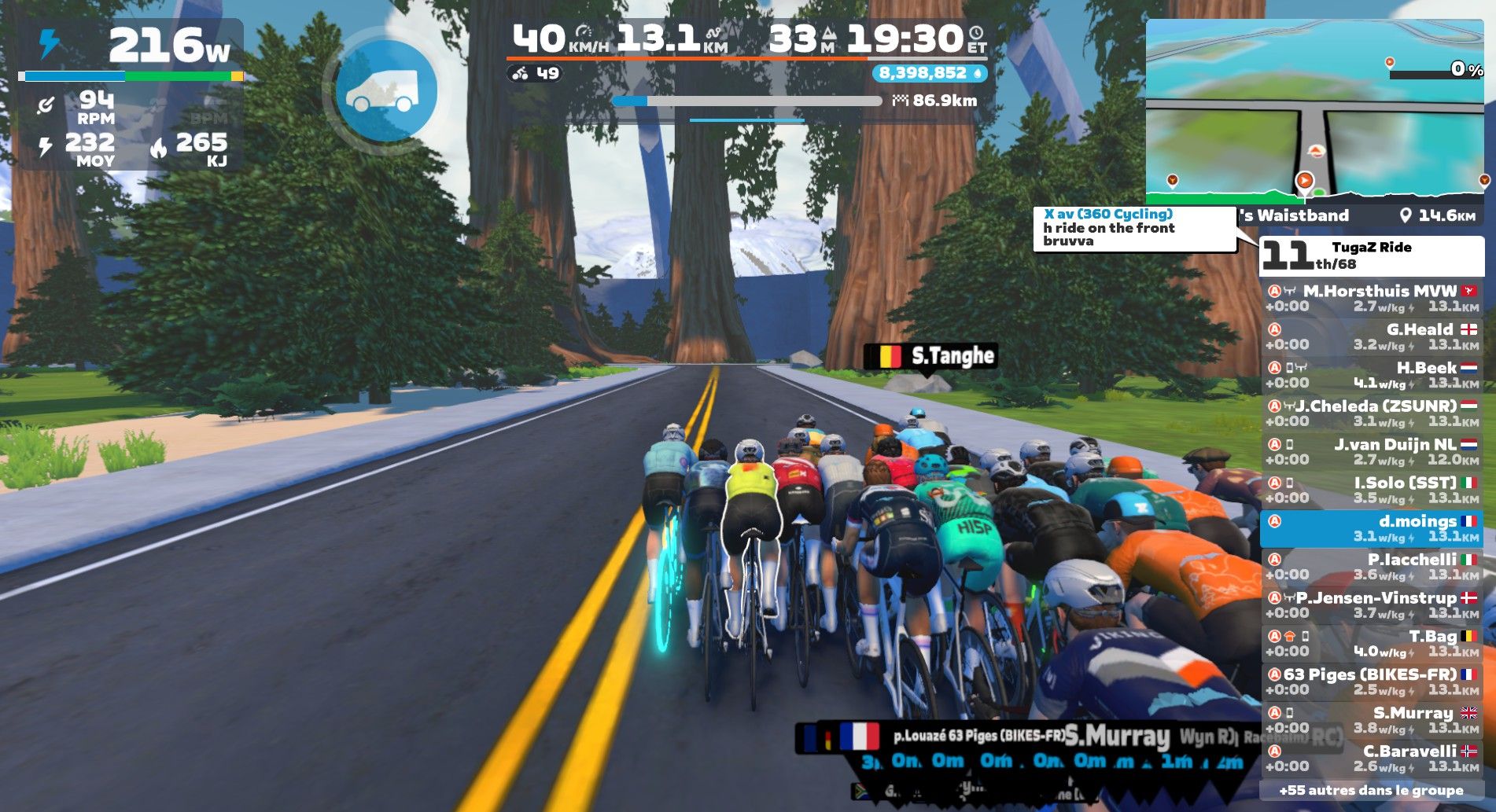
Task: Open the minimap view
Action: tap(1314, 110)
